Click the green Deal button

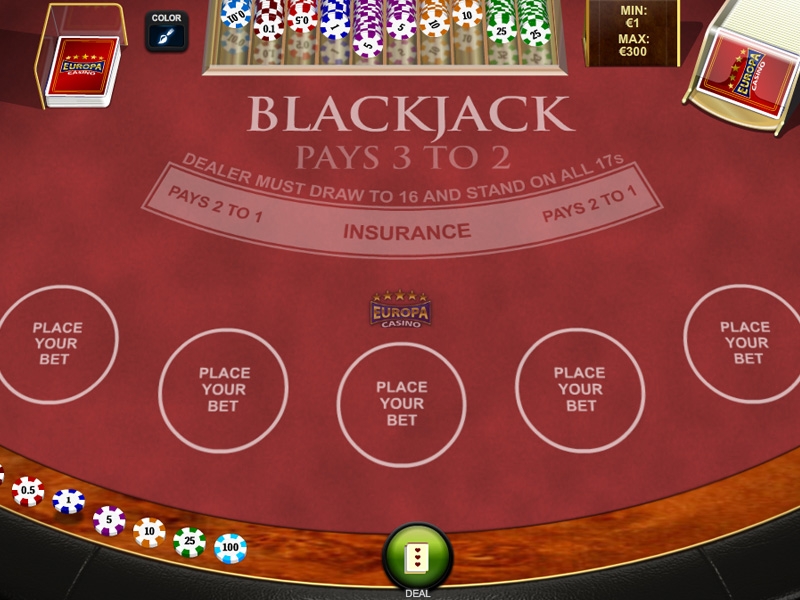click(418, 558)
